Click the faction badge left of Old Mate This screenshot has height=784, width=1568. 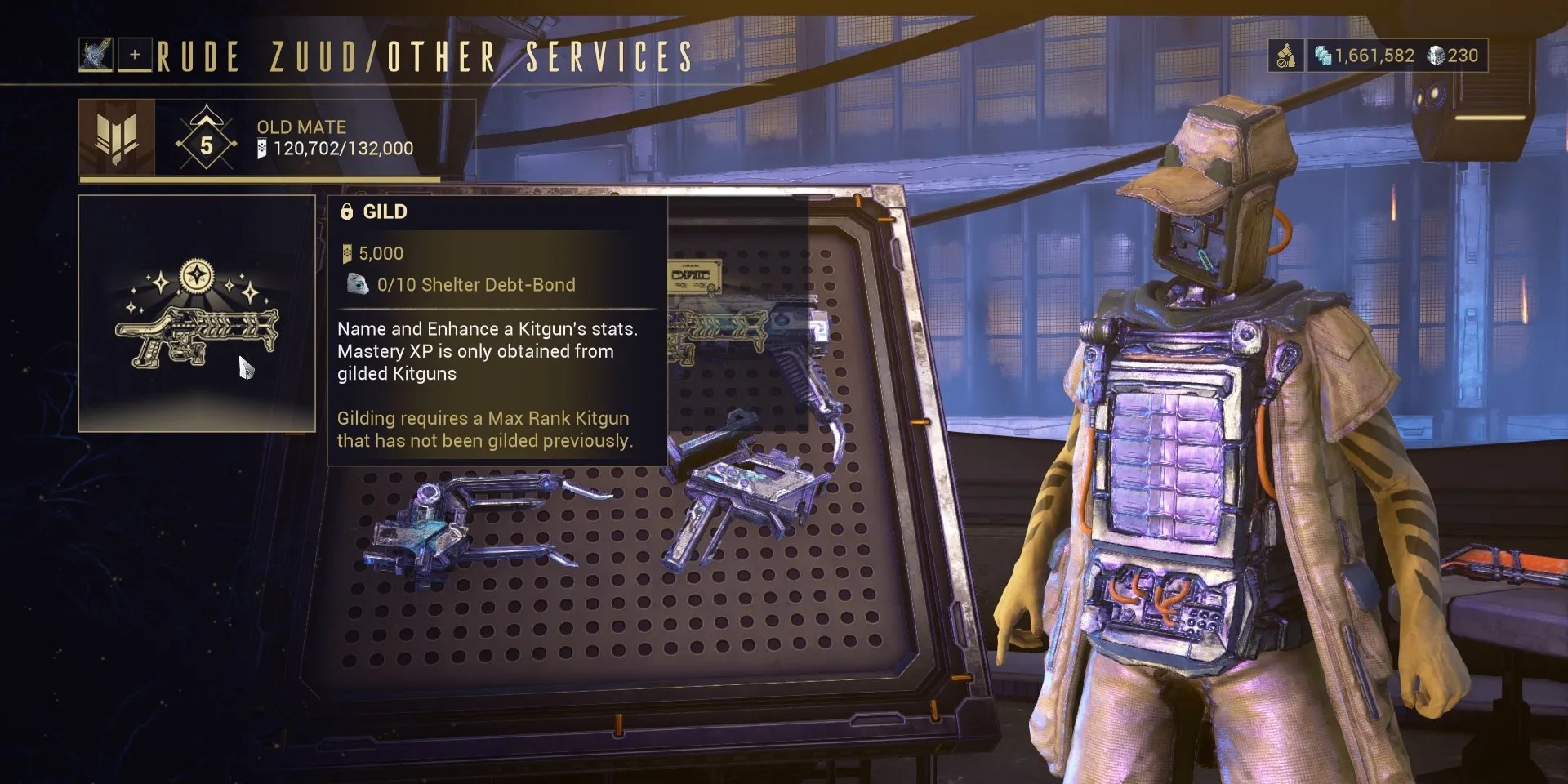point(115,137)
